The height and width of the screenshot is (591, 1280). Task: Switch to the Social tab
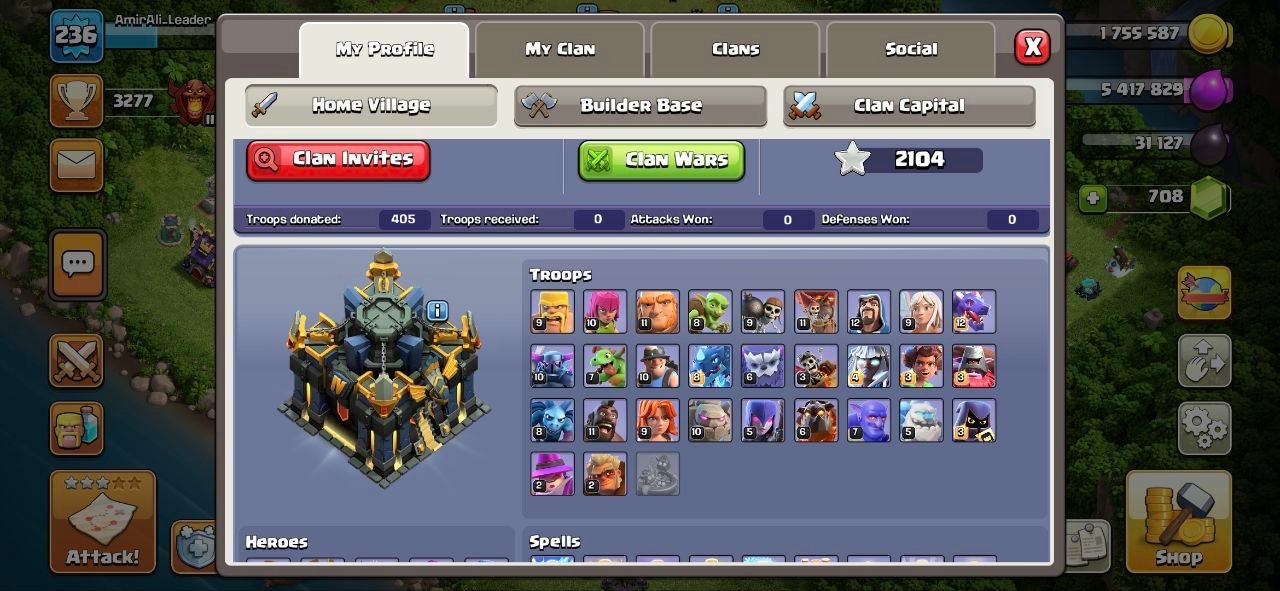coord(911,49)
